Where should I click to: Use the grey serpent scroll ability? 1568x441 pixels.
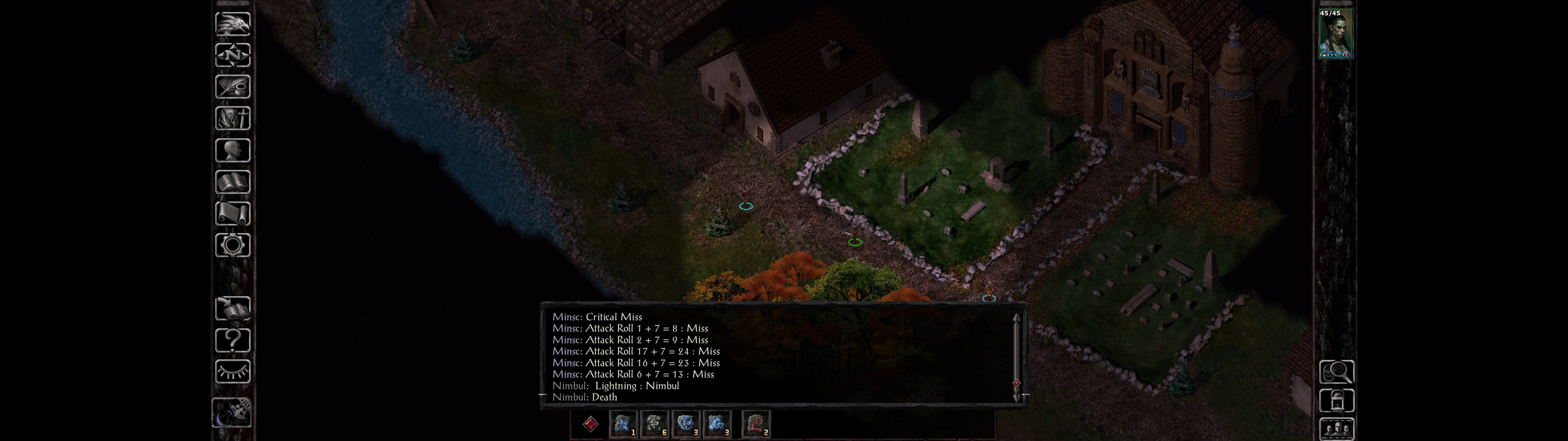point(654,424)
